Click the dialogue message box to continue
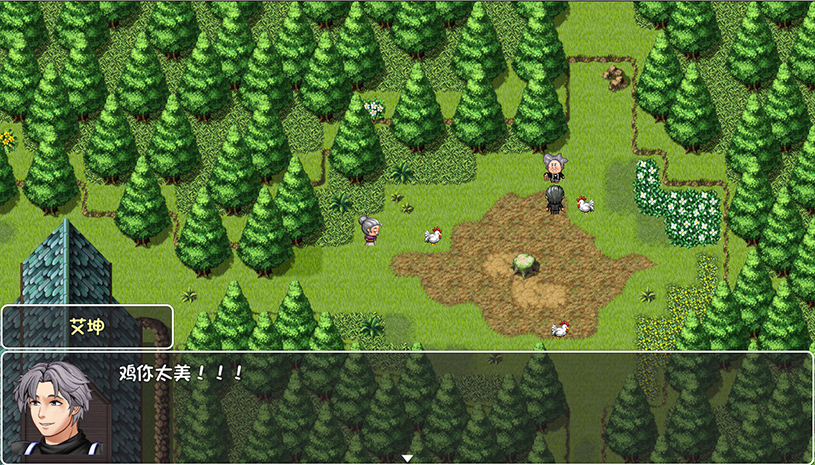The image size is (815, 465). pyautogui.click(x=450, y=405)
